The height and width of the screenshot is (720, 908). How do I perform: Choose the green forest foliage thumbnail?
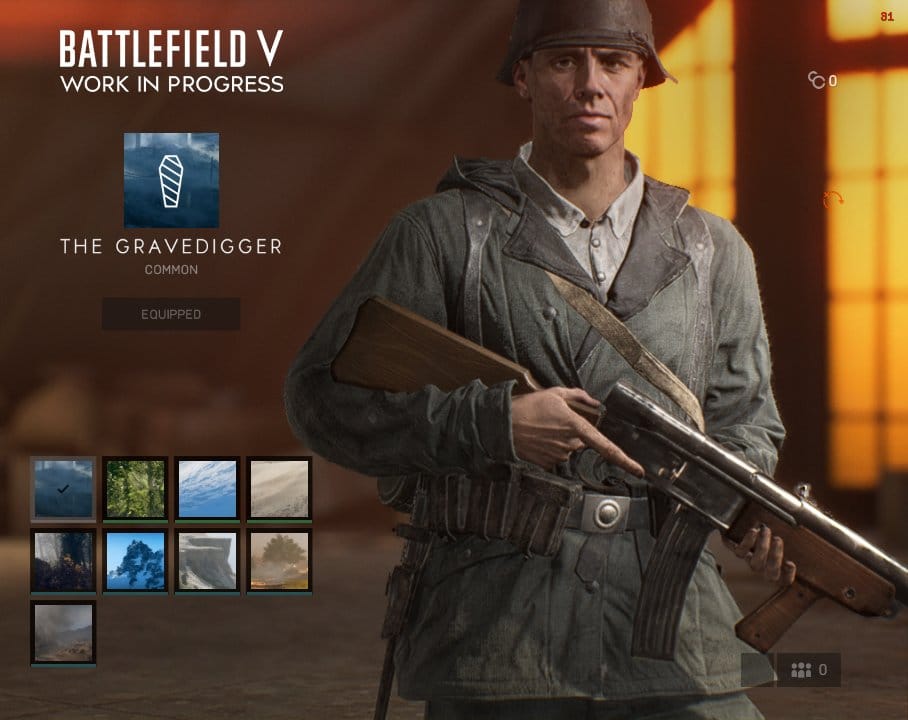pos(135,489)
